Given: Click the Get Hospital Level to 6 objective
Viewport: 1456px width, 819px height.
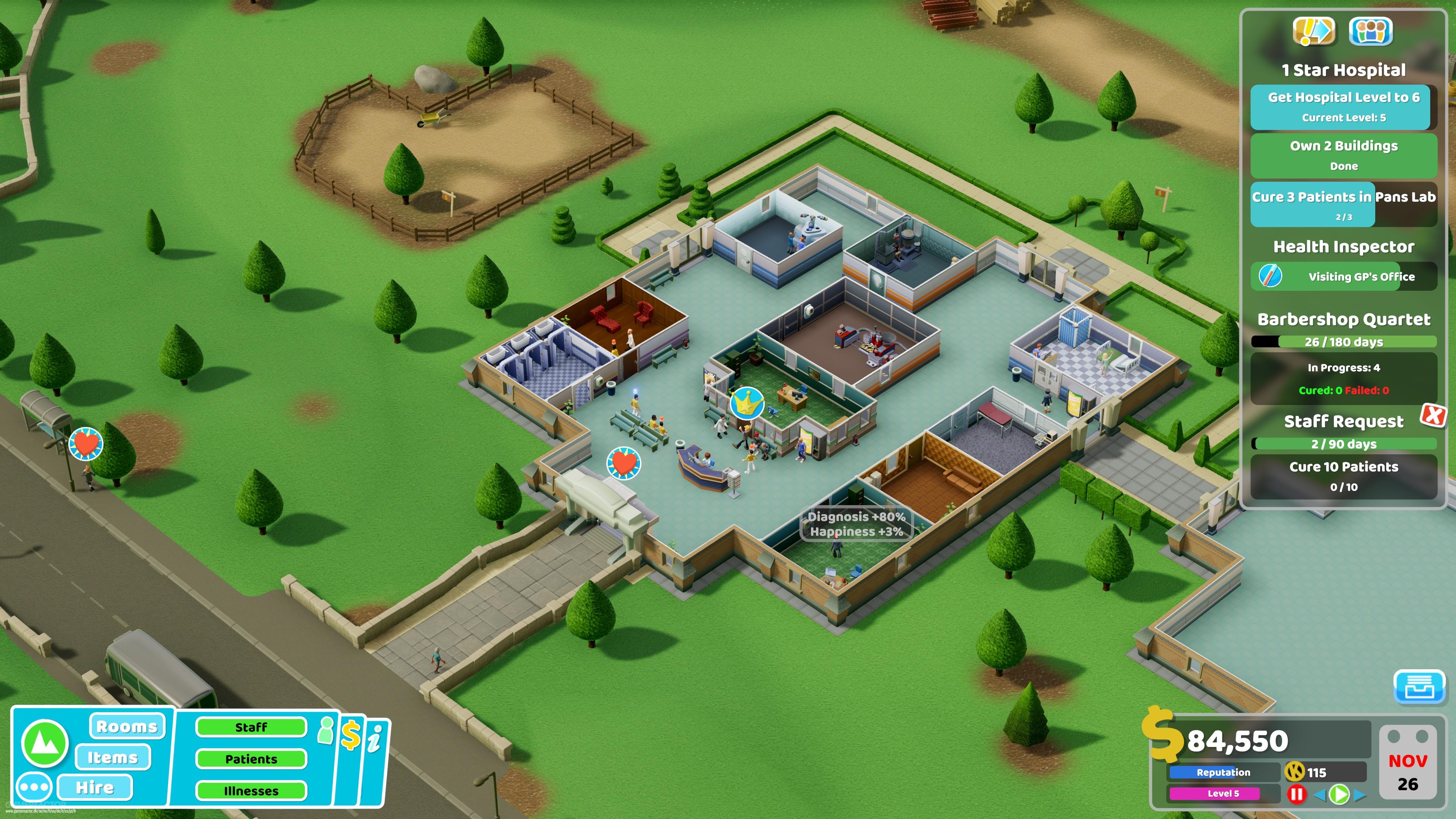Looking at the screenshot, I should tap(1341, 106).
